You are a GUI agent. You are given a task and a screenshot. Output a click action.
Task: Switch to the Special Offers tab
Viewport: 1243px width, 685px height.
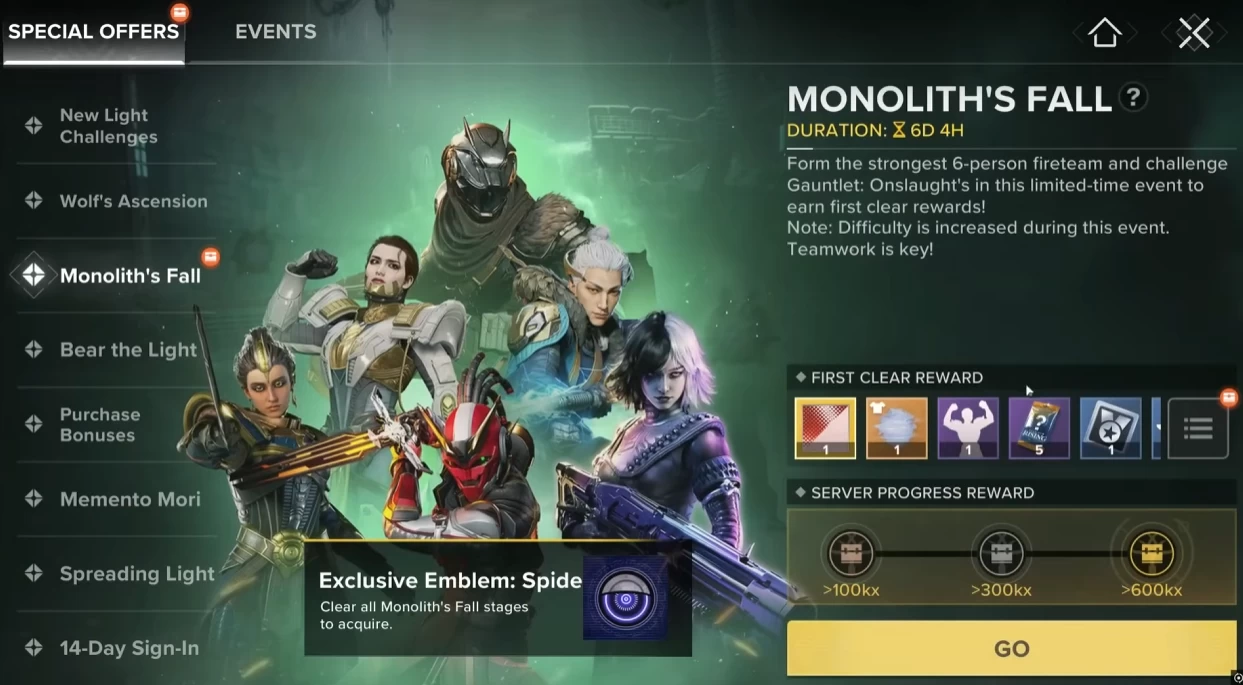[94, 31]
